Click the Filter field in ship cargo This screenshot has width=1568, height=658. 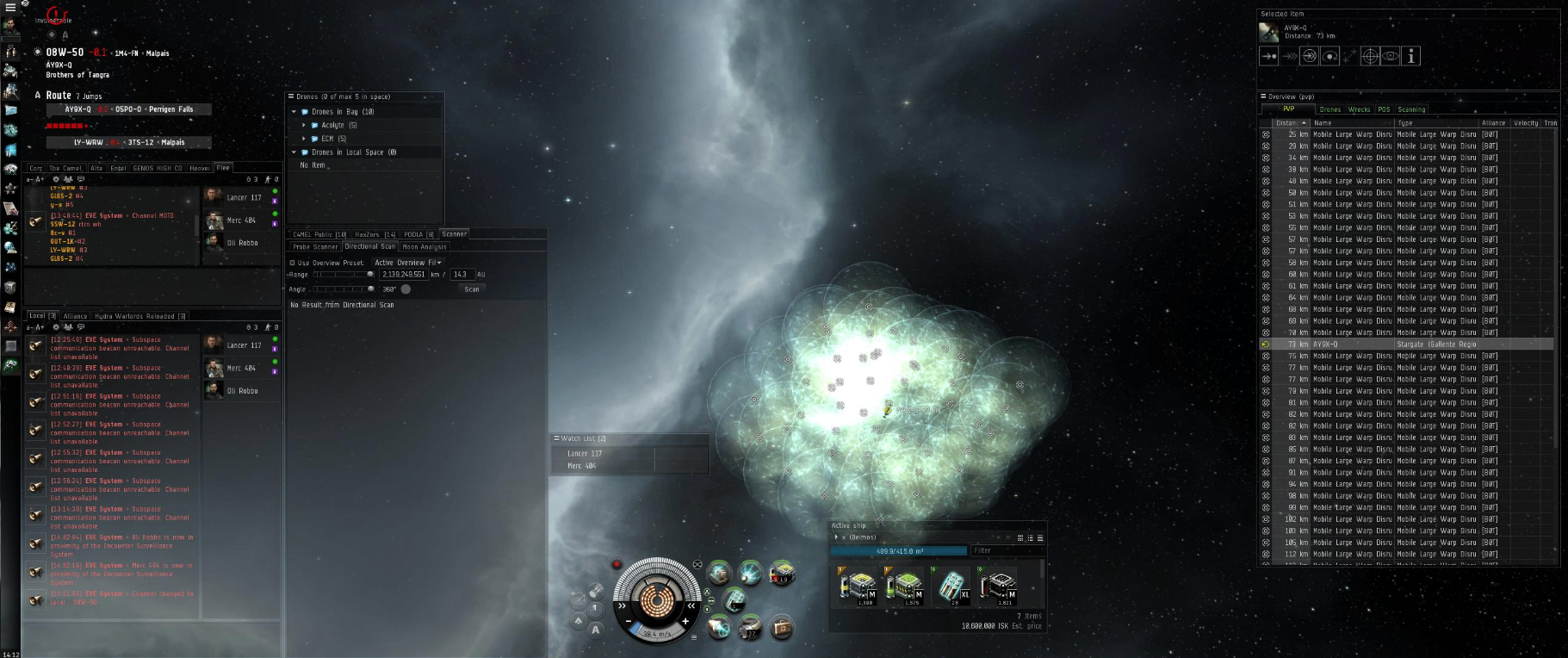pos(1004,550)
